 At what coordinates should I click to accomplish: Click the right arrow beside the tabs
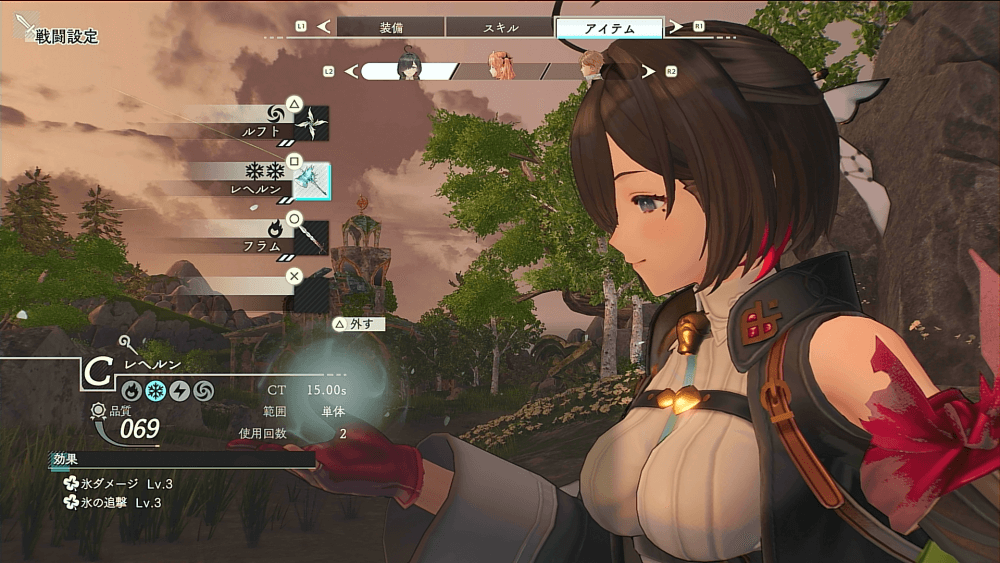pyautogui.click(x=677, y=27)
